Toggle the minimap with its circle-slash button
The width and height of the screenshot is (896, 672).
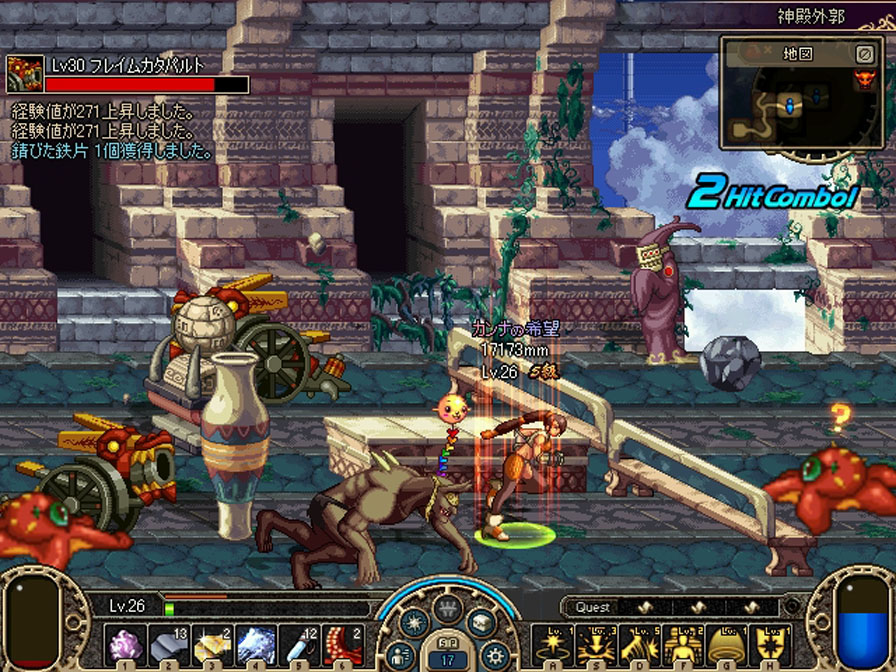pyautogui.click(x=865, y=53)
